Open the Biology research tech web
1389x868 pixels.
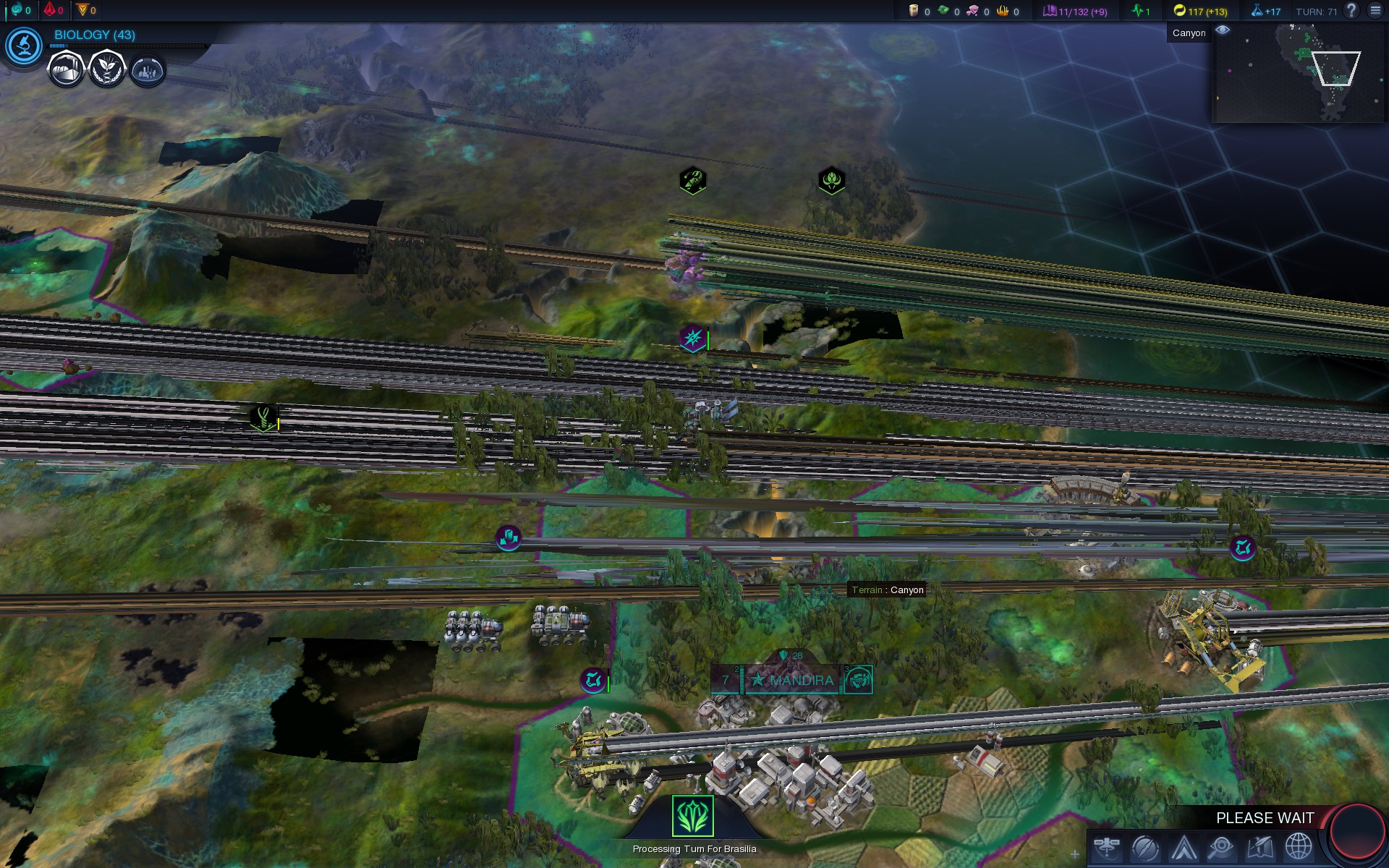coord(24,46)
